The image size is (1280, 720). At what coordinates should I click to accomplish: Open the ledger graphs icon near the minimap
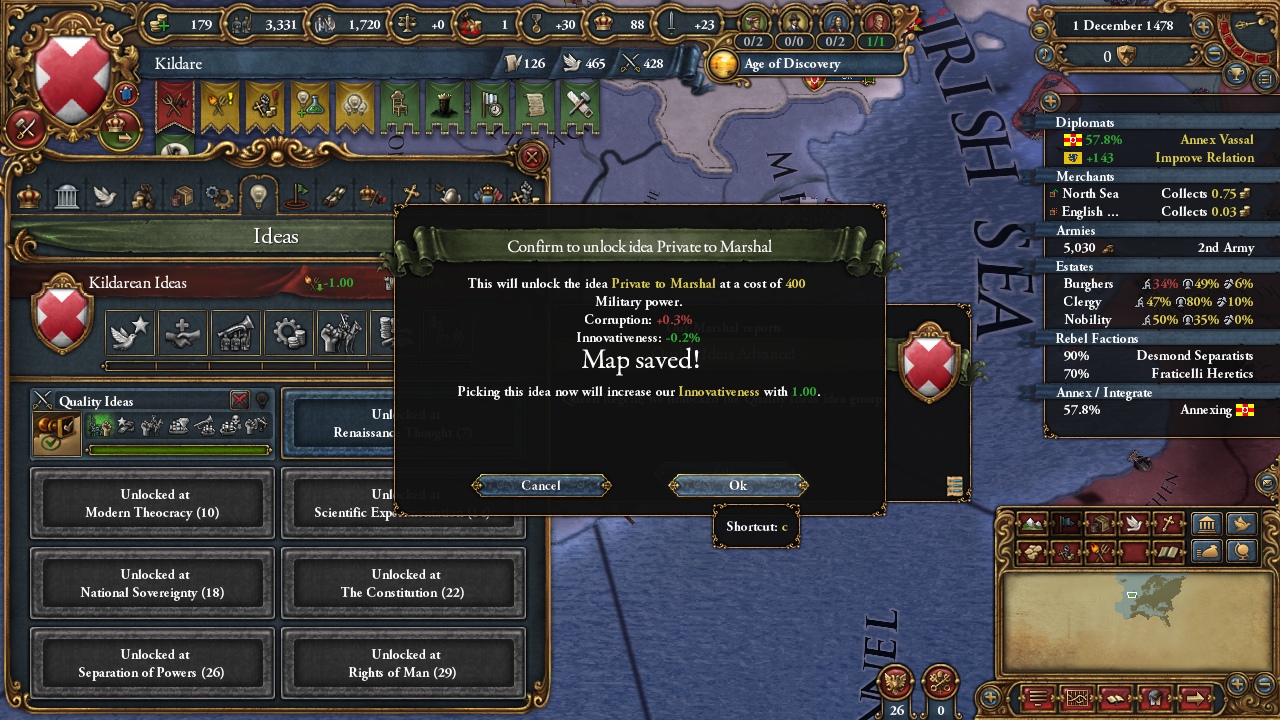pos(1077,696)
